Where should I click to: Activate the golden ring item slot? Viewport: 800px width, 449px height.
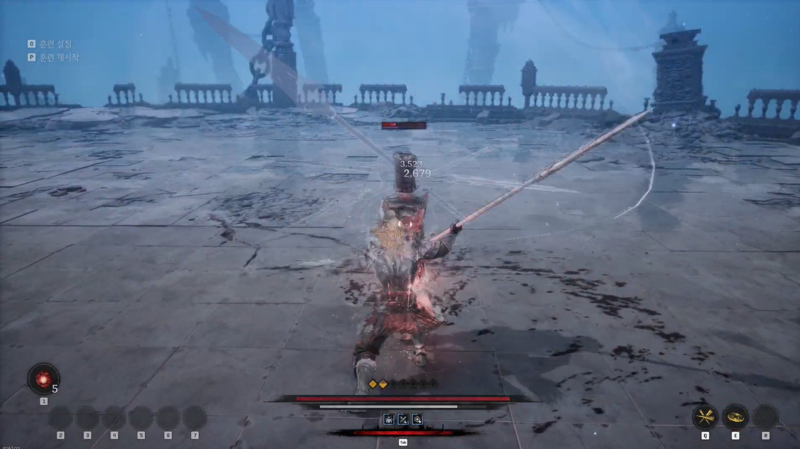736,416
